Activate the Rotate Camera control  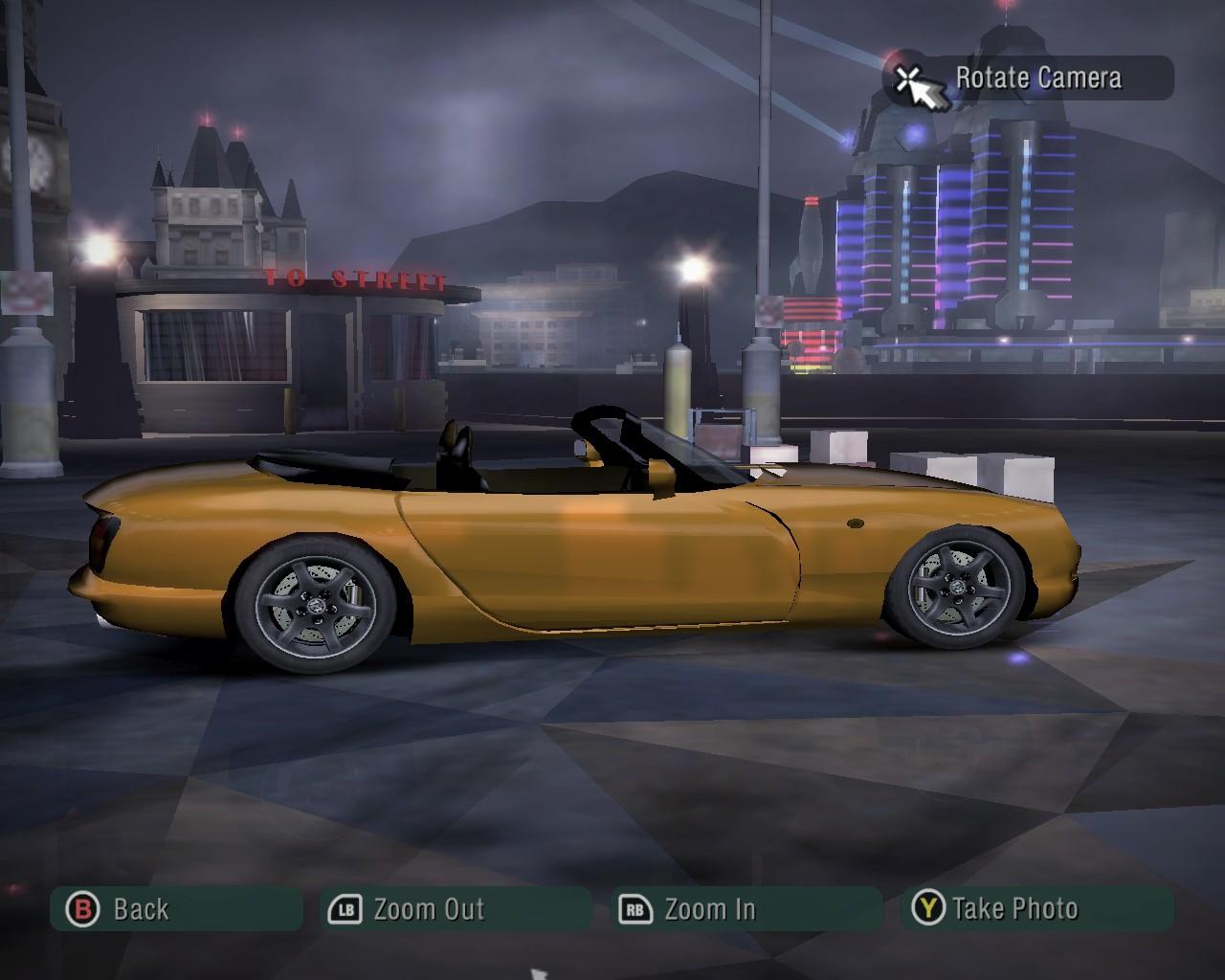1029,78
